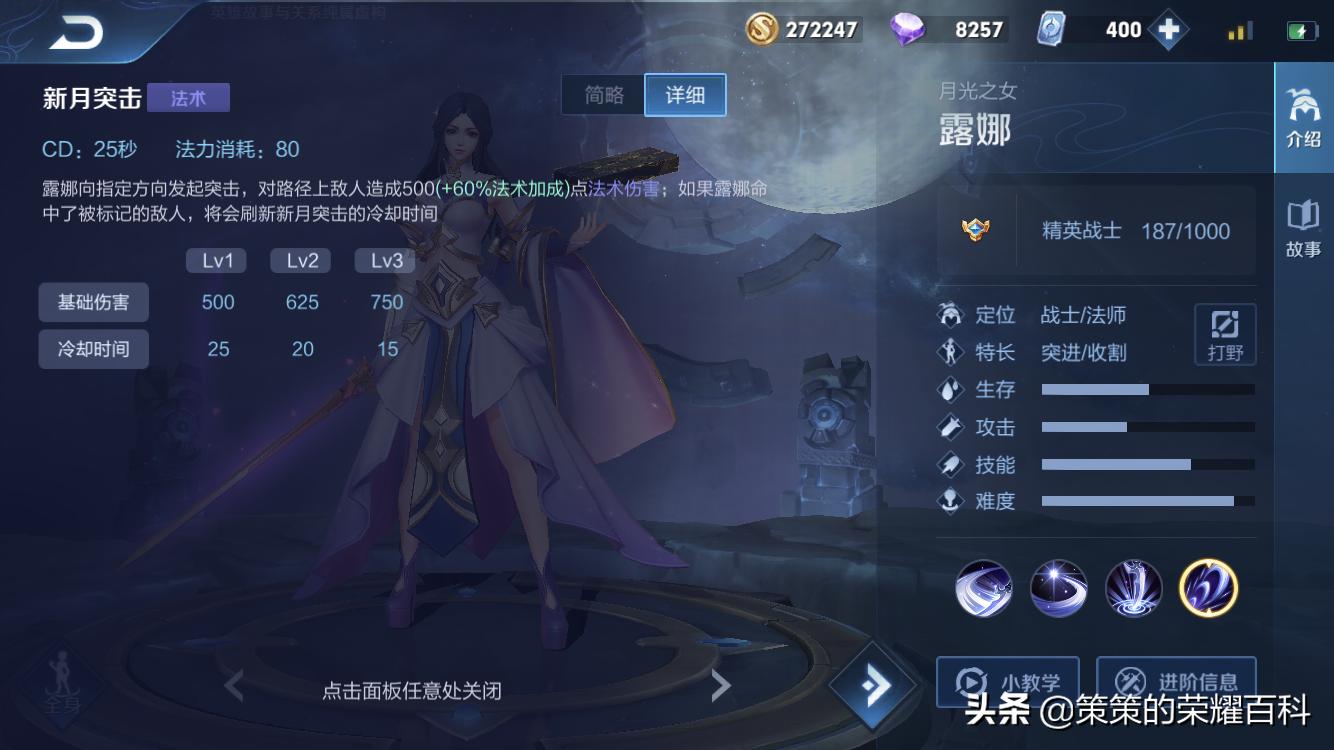Go to previous hero with left chevron
This screenshot has width=1334, height=750.
pyautogui.click(x=233, y=686)
